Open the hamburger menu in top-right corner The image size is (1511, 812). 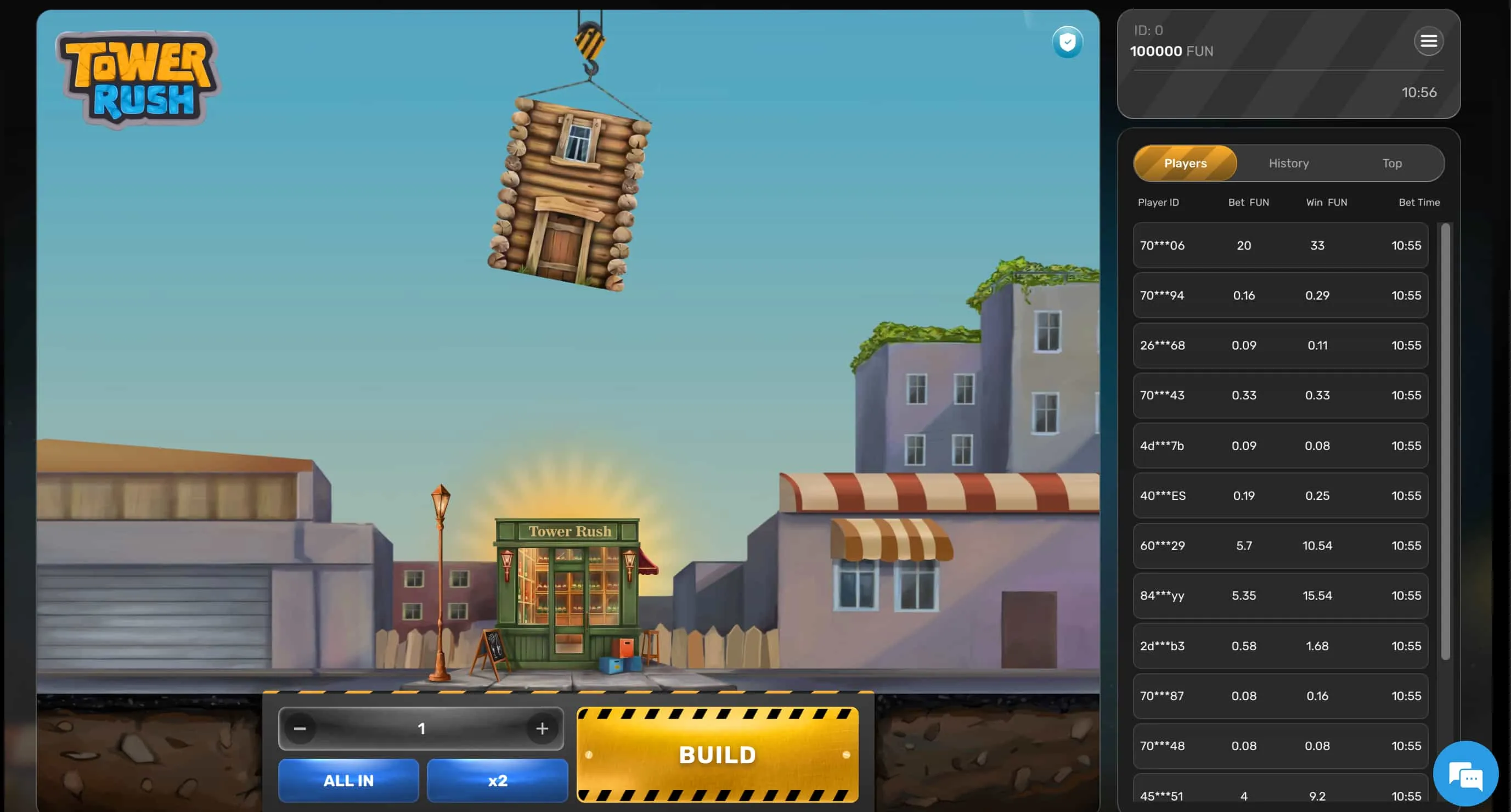click(1429, 41)
